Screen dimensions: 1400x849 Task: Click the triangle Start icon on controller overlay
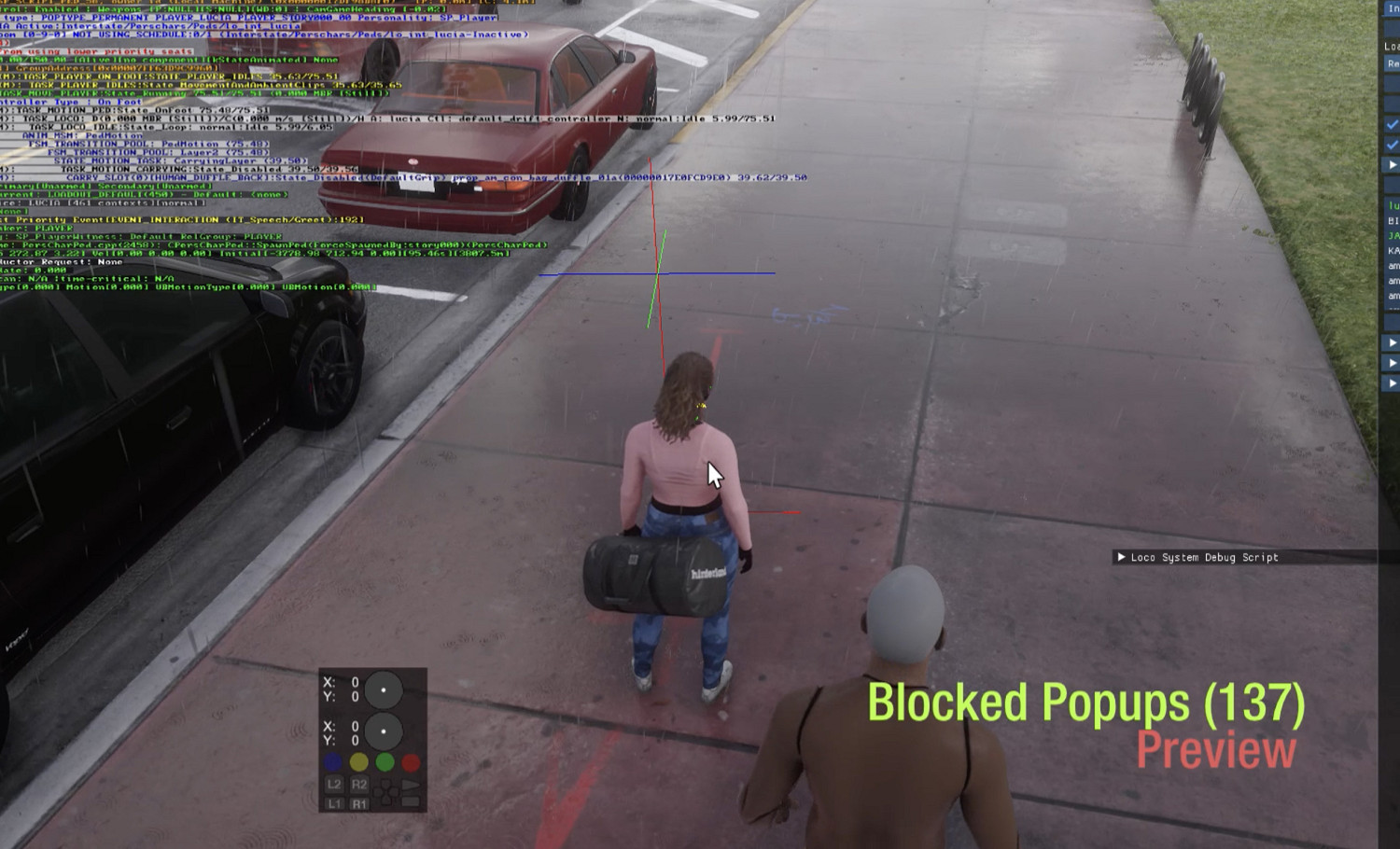click(413, 785)
